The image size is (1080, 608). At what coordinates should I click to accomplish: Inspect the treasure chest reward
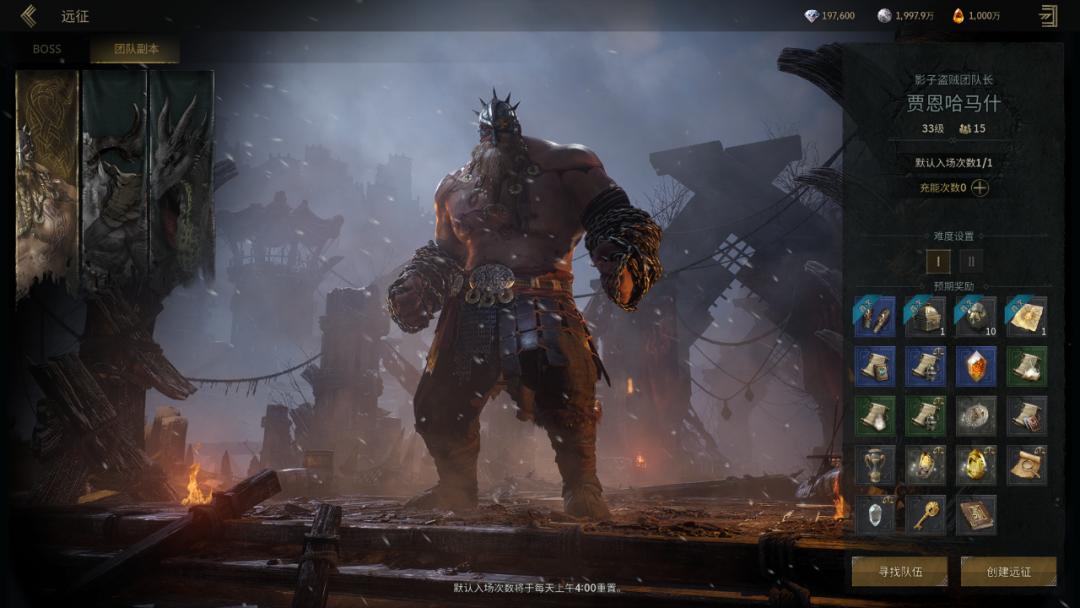[x=925, y=316]
